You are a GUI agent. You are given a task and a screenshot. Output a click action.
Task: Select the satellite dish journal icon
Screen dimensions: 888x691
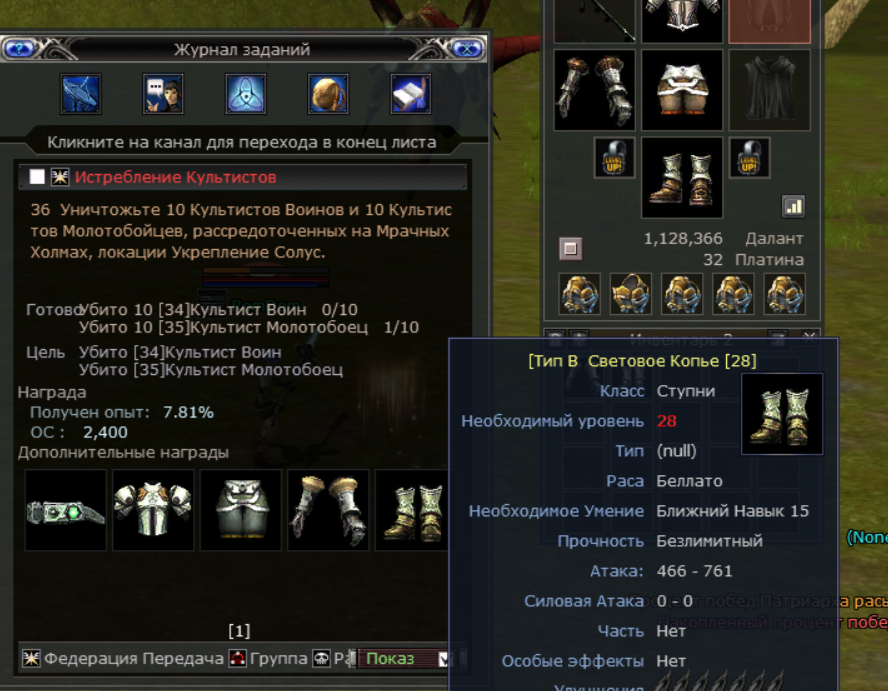click(x=81, y=94)
